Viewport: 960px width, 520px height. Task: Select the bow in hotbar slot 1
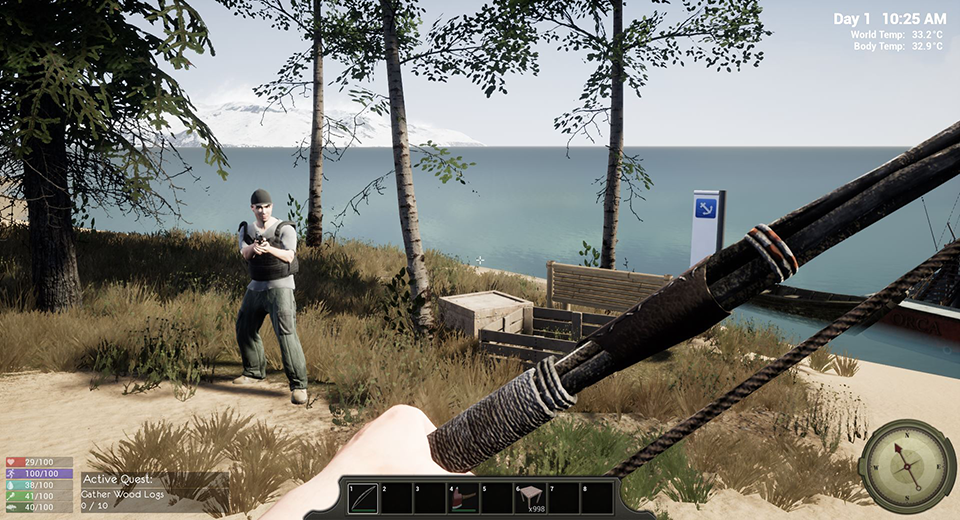coord(363,497)
